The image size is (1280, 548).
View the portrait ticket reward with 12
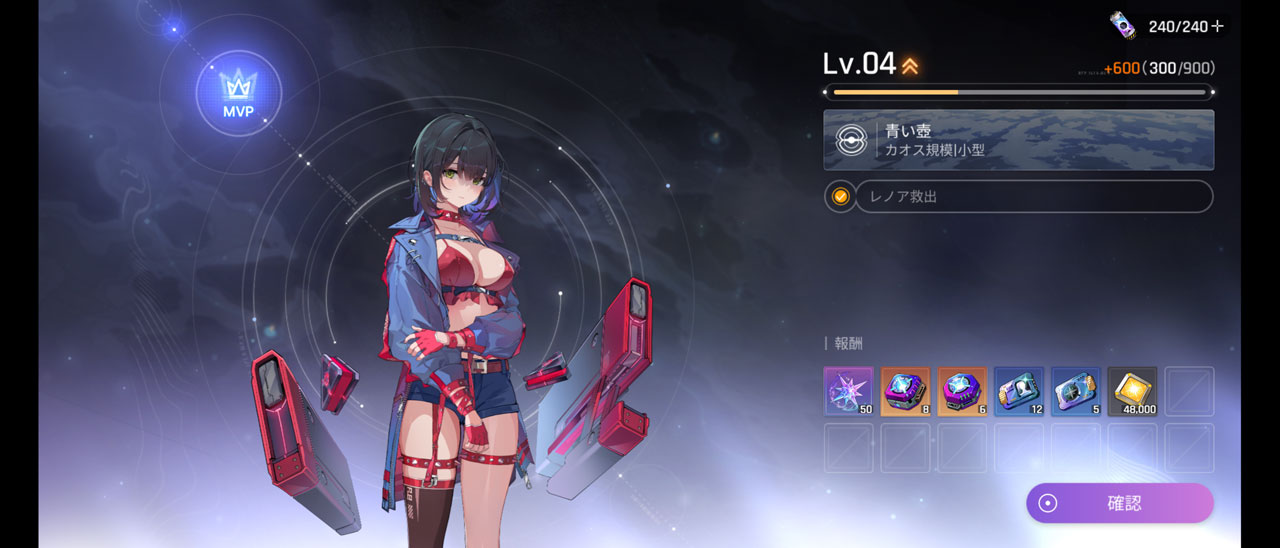pyautogui.click(x=1019, y=391)
